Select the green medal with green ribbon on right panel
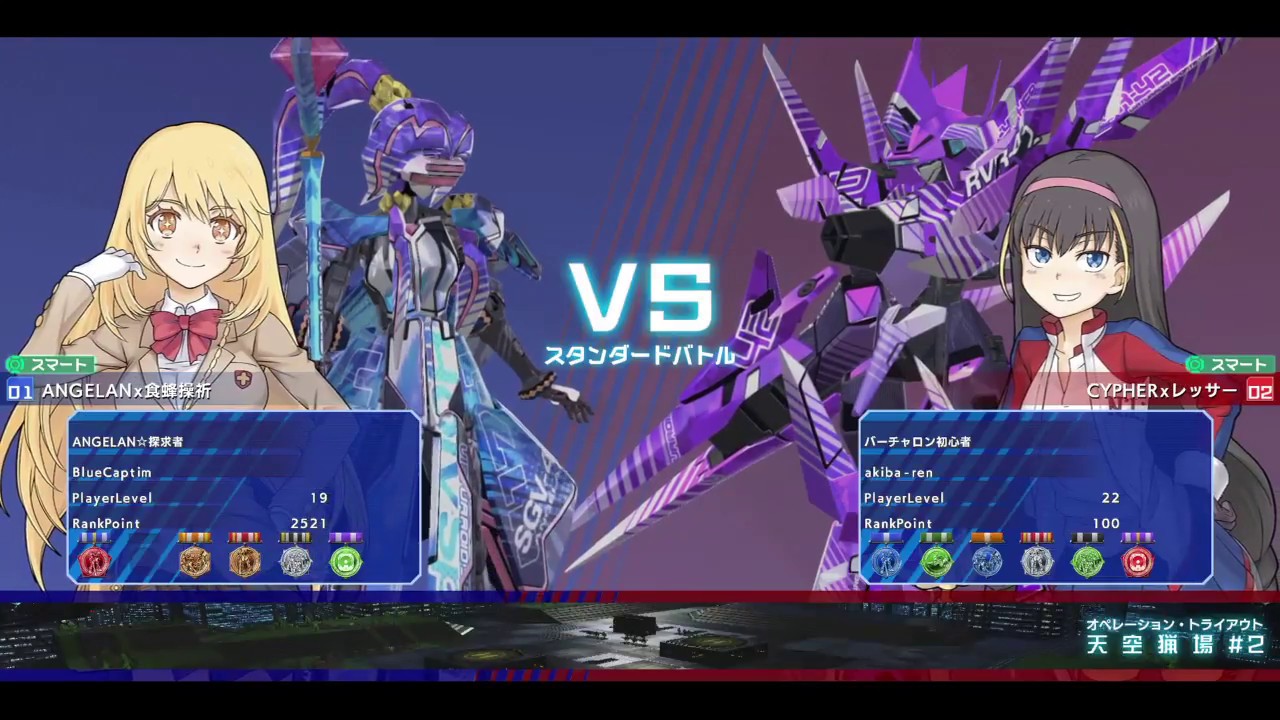The width and height of the screenshot is (1280, 720). 936,561
